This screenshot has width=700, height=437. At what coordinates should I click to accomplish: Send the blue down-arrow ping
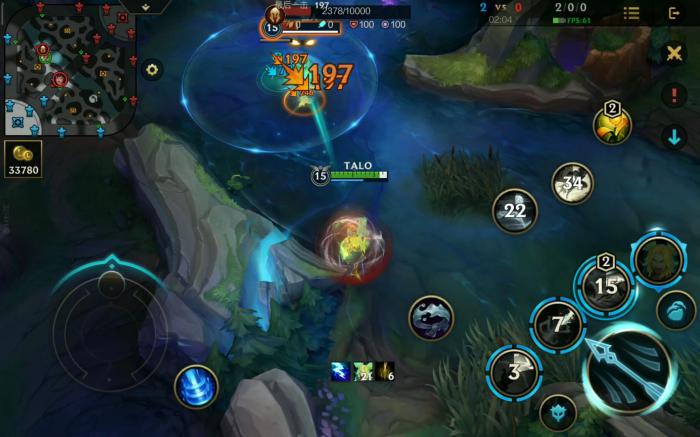(674, 137)
